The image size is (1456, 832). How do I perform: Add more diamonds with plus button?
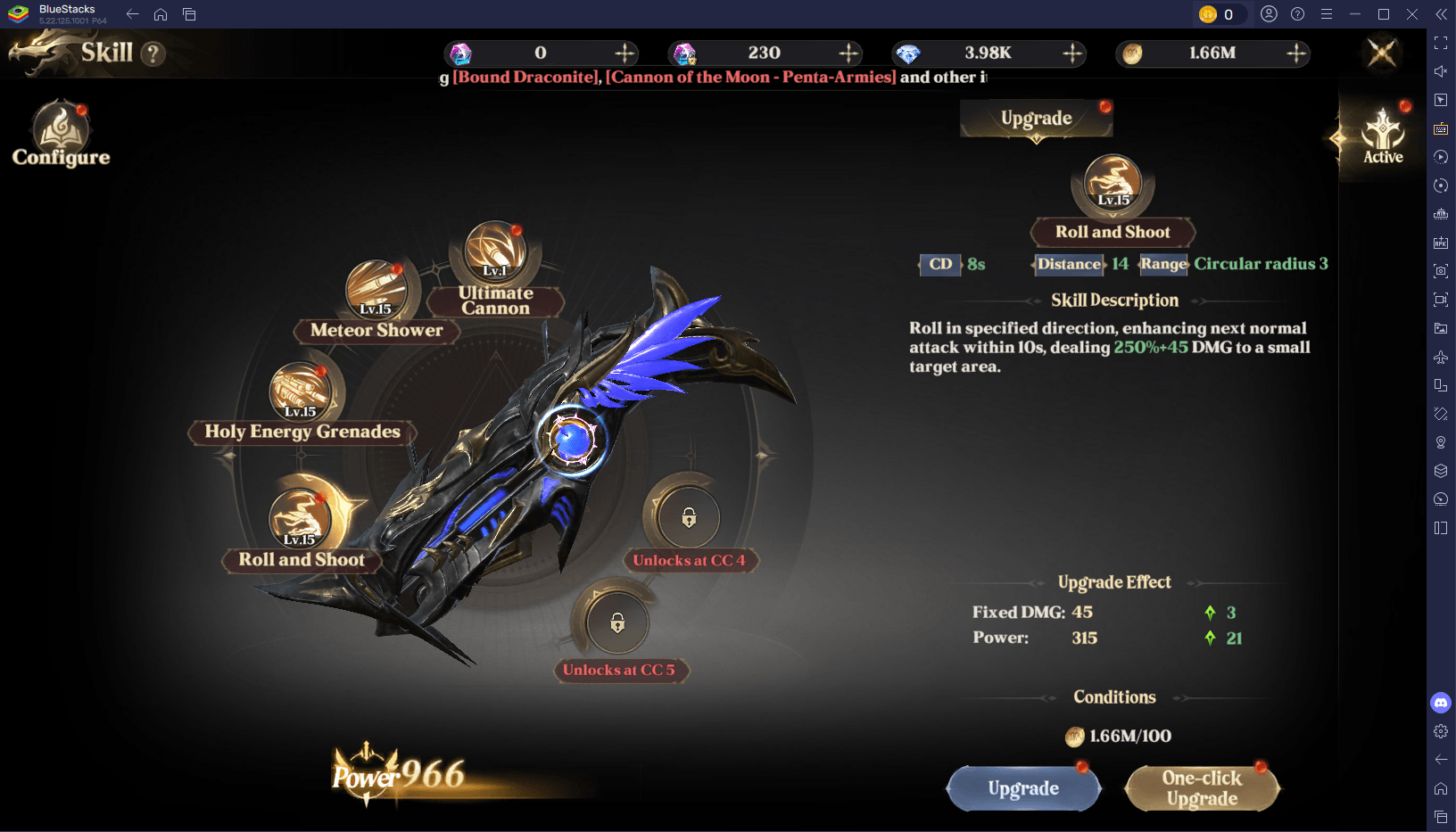coord(1072,54)
